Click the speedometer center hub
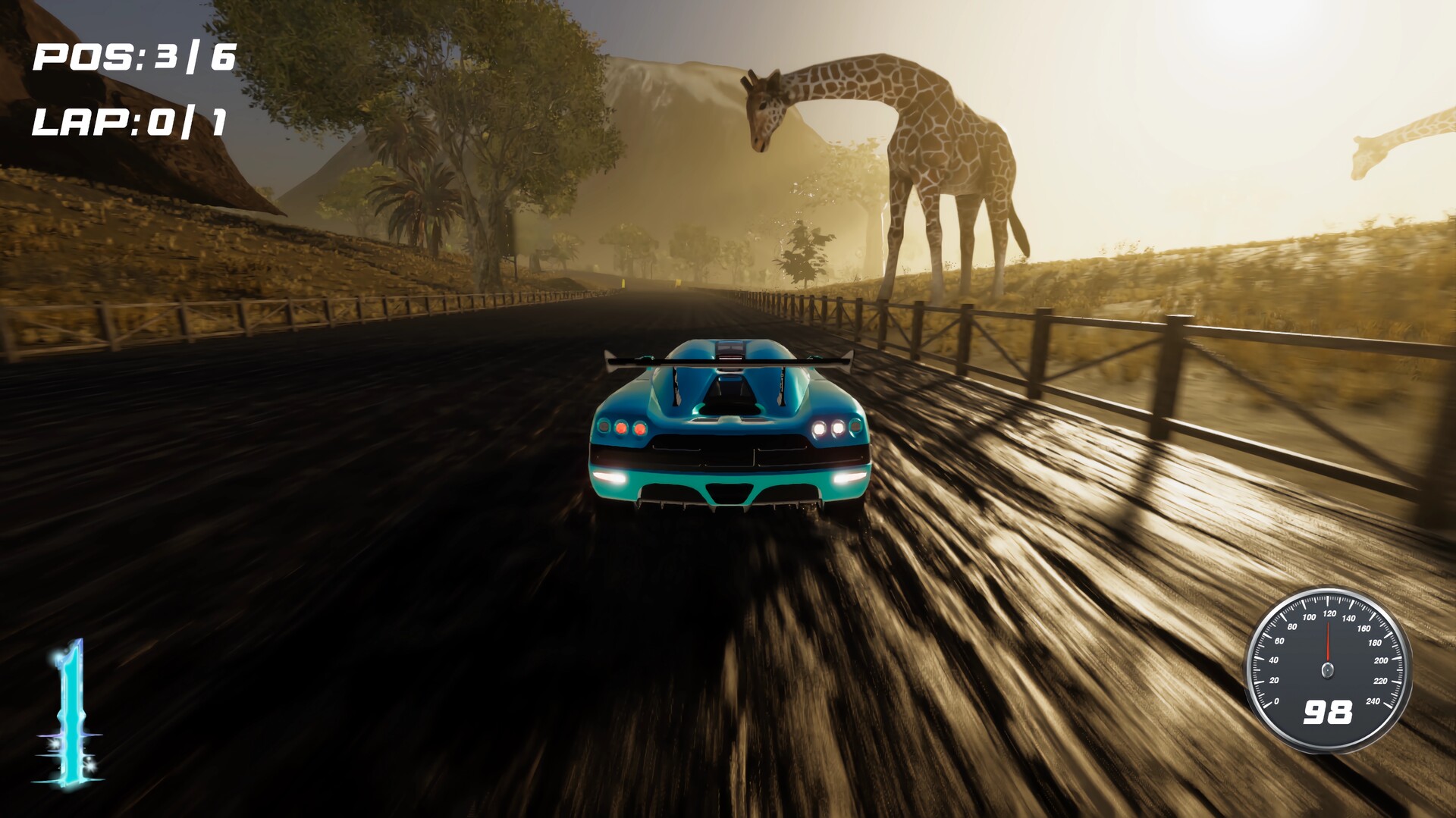Viewport: 1456px width, 818px height. tap(1328, 669)
